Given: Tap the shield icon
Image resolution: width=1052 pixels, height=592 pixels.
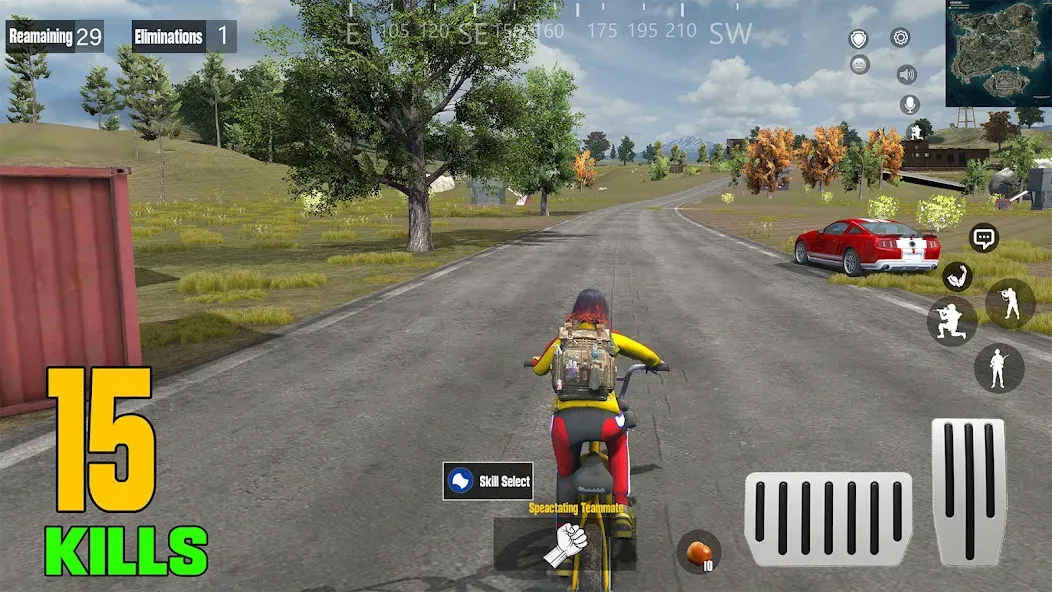Looking at the screenshot, I should click(859, 39).
